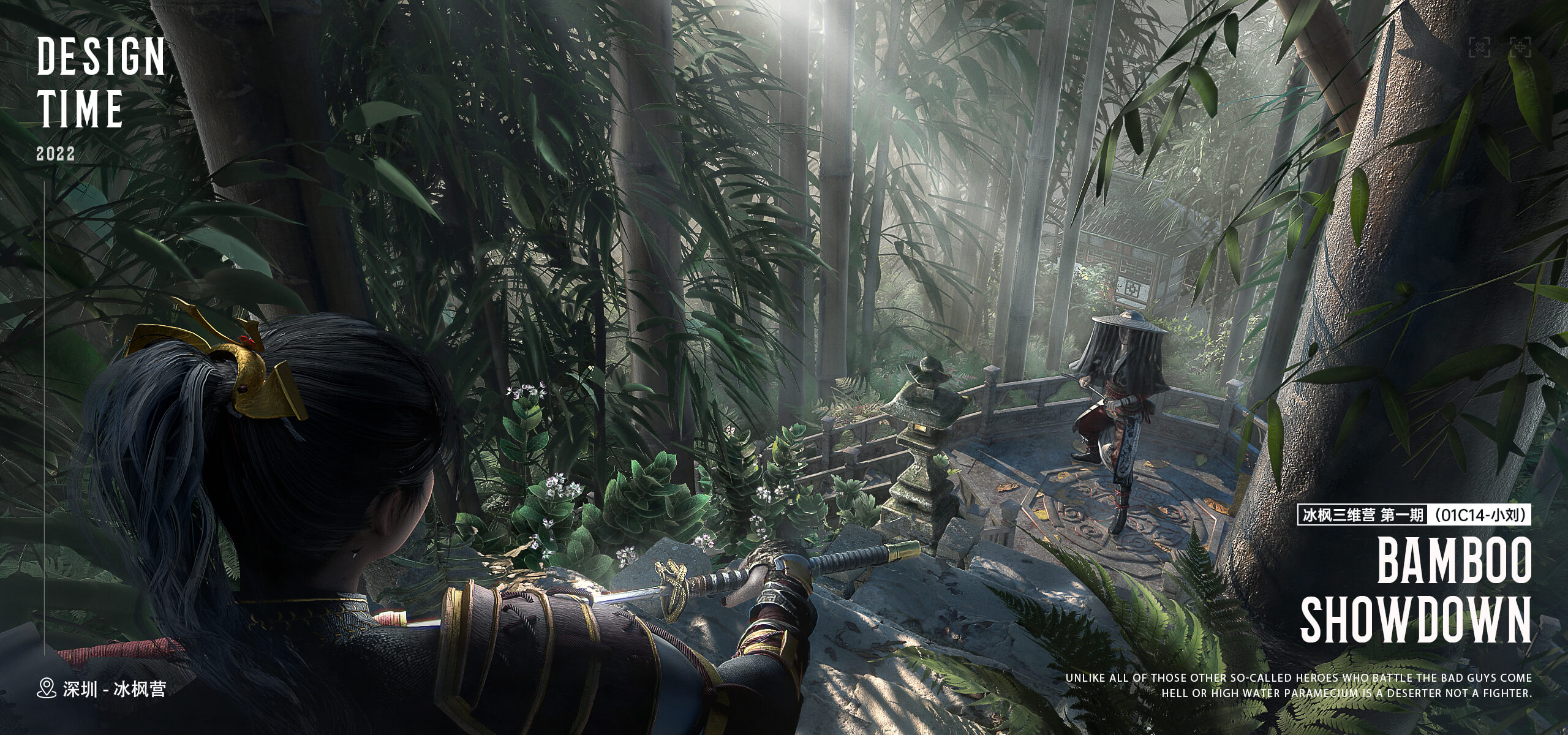Click the bracketed X icon
The height and width of the screenshot is (735, 1568).
click(x=1479, y=47)
